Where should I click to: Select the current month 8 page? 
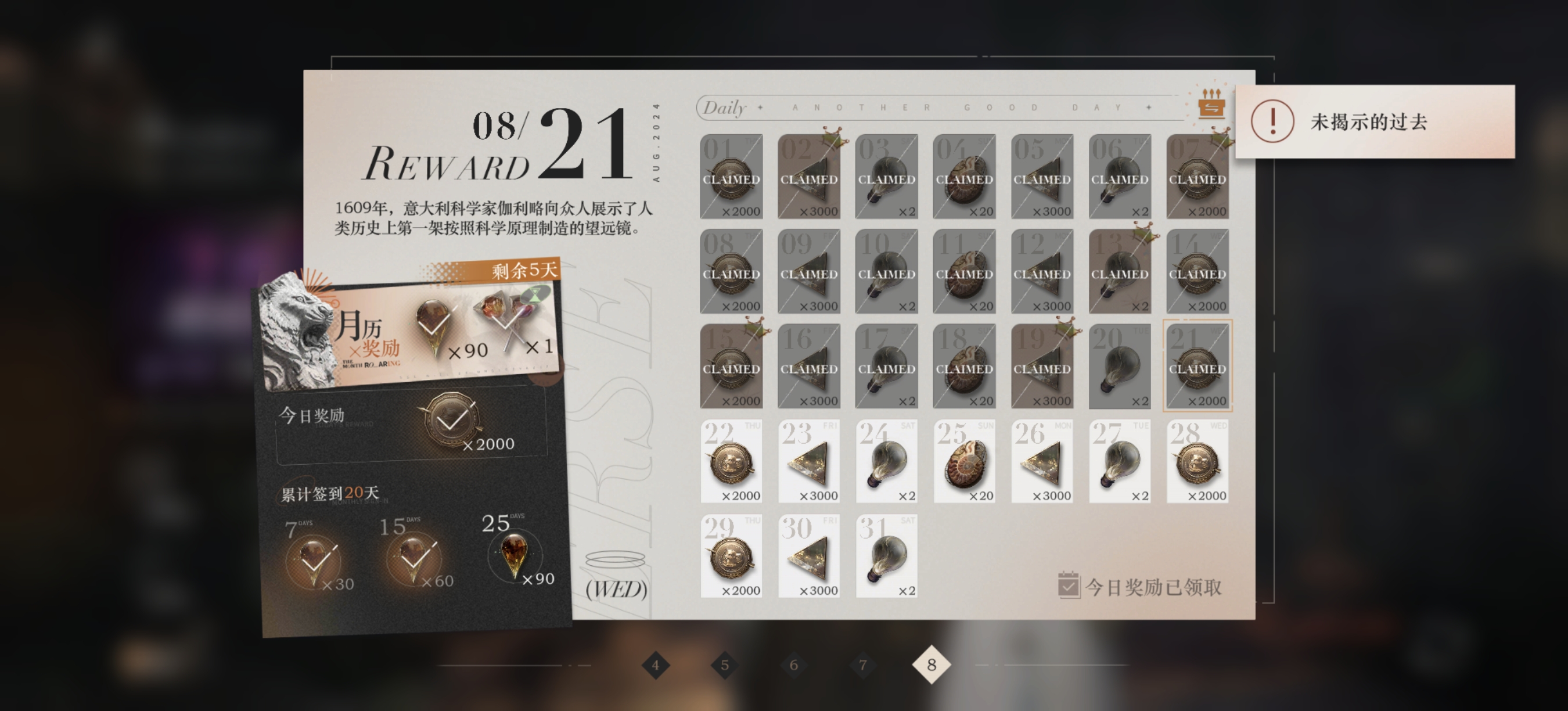pyautogui.click(x=932, y=665)
